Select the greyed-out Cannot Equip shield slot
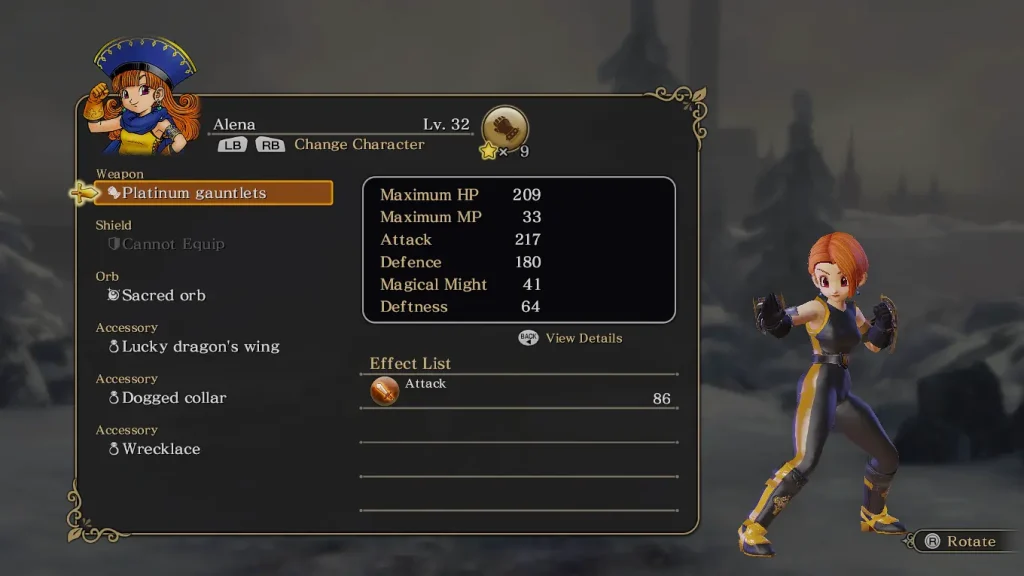Image resolution: width=1024 pixels, height=576 pixels. (172, 244)
